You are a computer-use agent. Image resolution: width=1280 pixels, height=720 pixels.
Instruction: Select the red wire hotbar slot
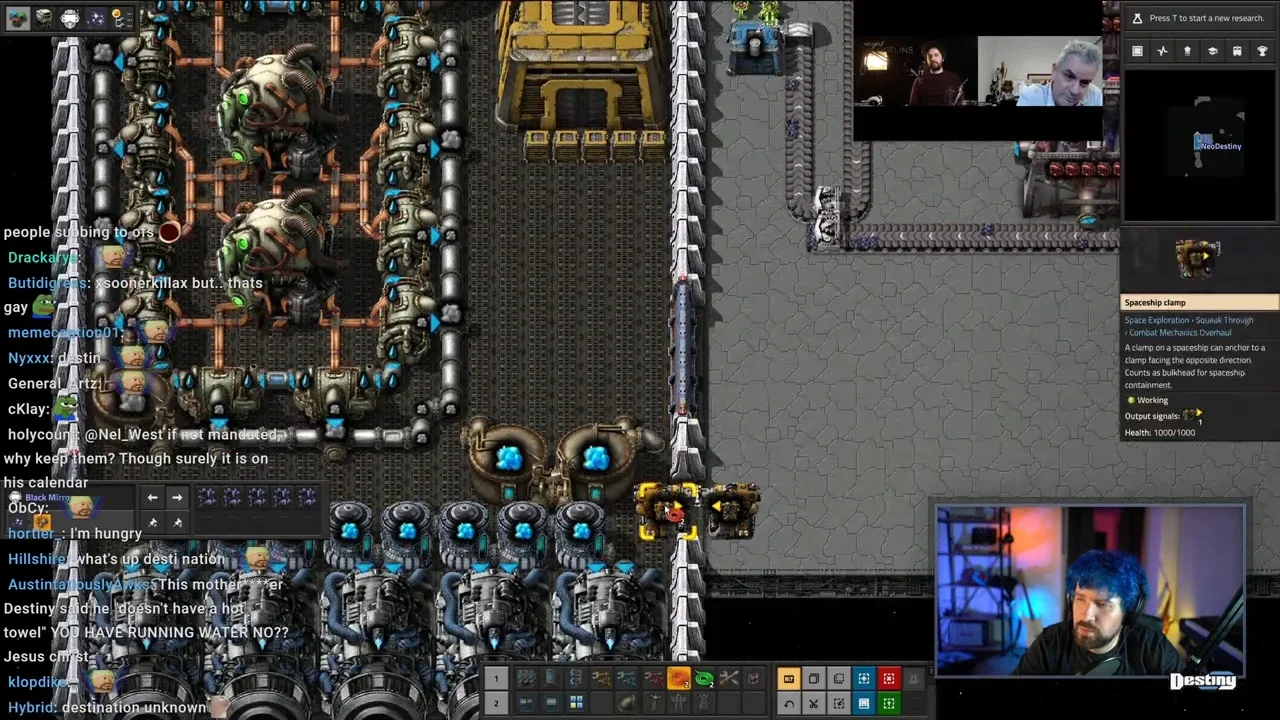[678, 679]
